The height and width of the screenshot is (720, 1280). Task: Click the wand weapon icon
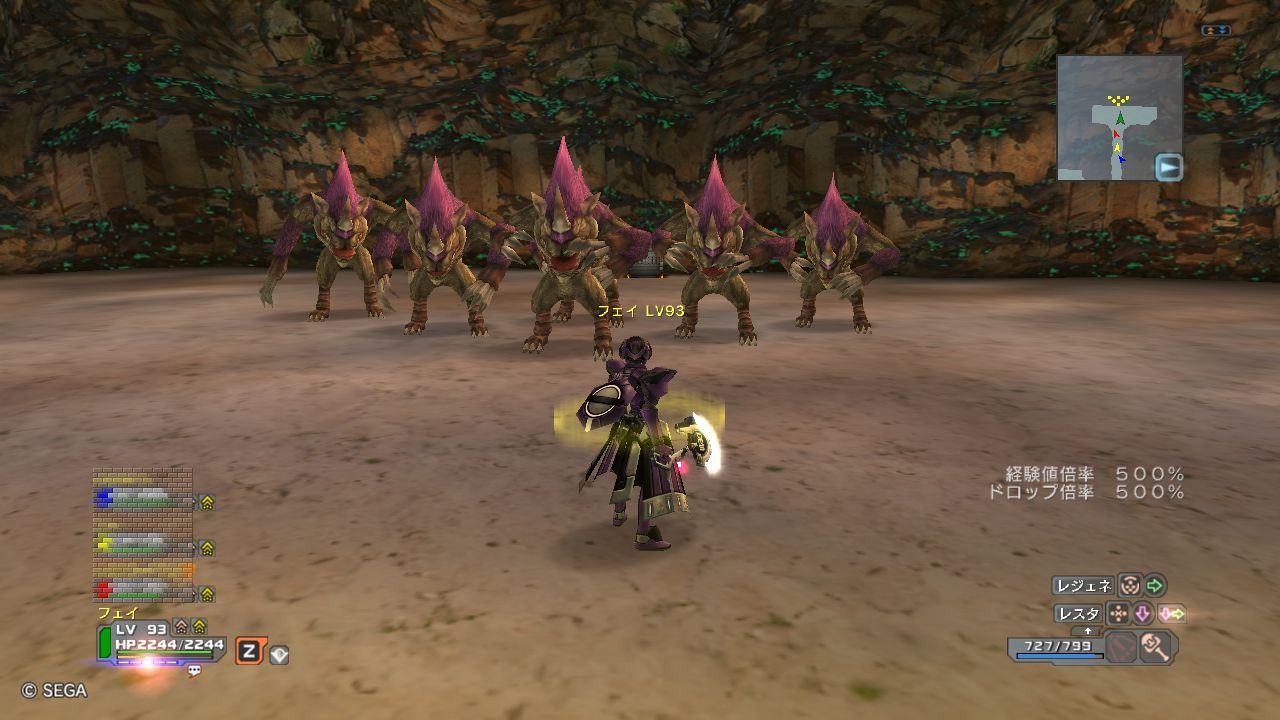[1155, 647]
